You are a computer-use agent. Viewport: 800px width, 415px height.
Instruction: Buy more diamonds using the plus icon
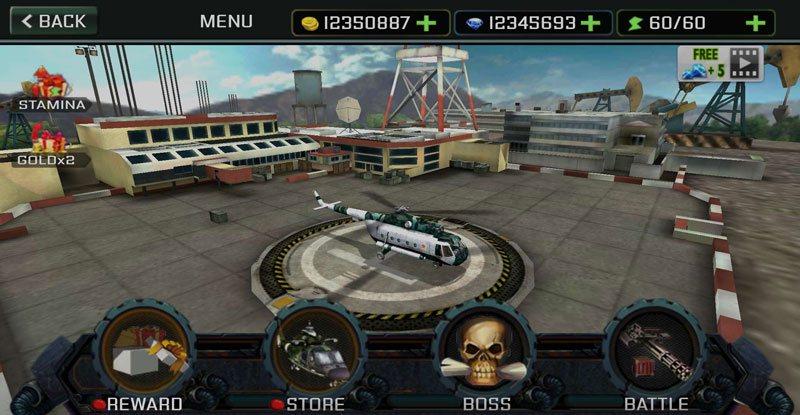pyautogui.click(x=590, y=23)
